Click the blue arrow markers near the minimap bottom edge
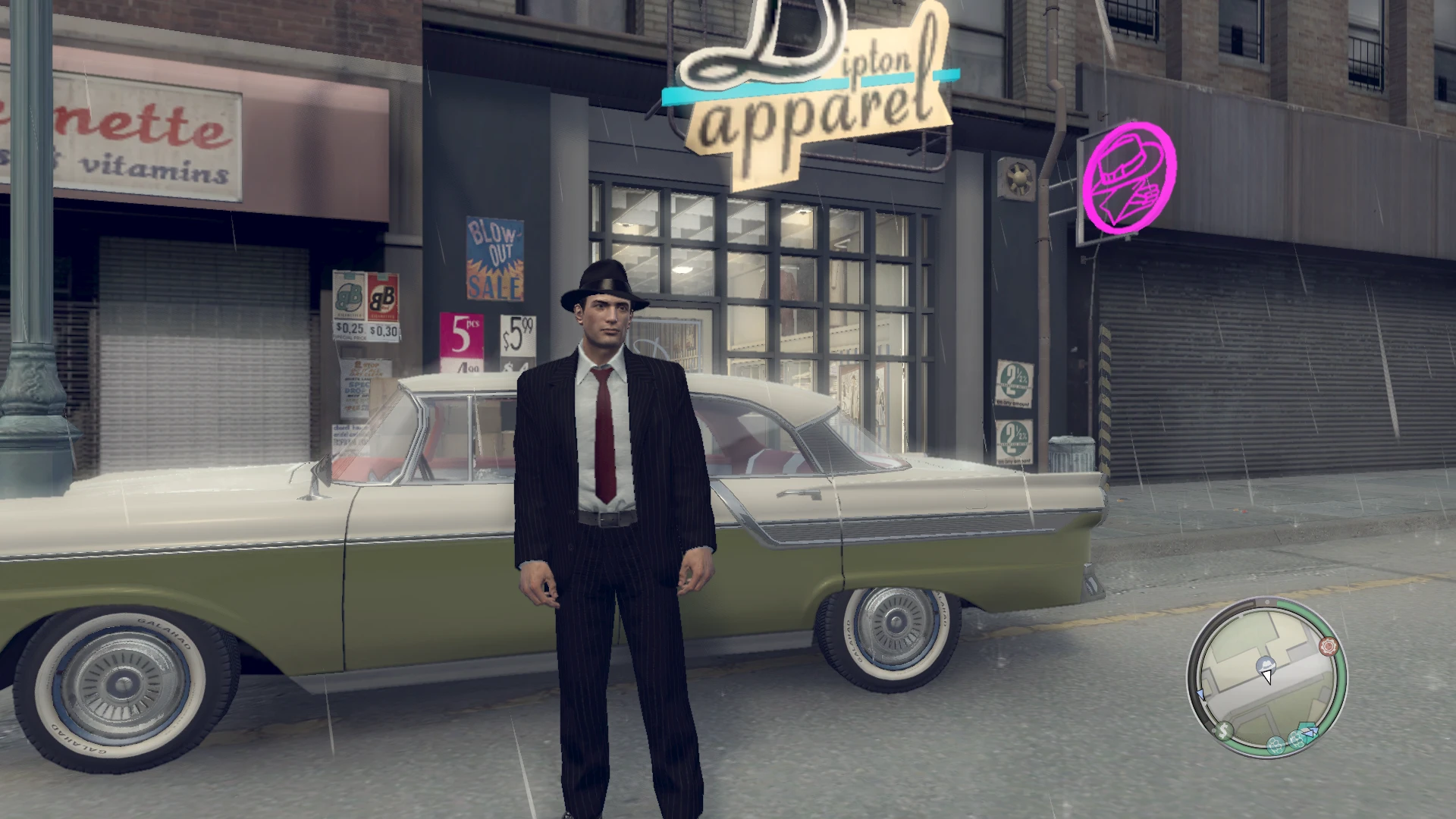 pyautogui.click(x=1312, y=733)
